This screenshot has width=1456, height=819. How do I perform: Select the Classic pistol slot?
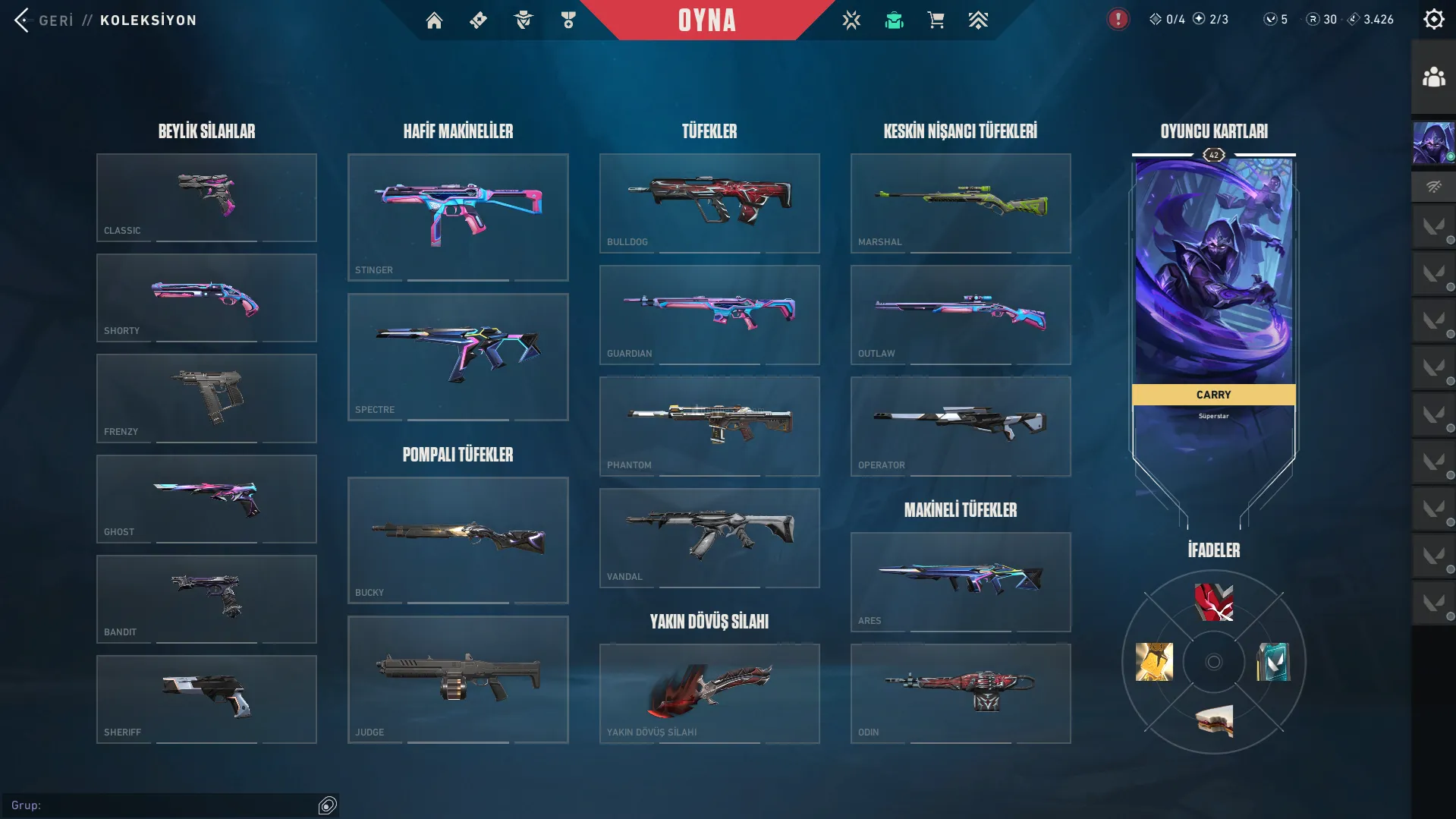coord(206,197)
